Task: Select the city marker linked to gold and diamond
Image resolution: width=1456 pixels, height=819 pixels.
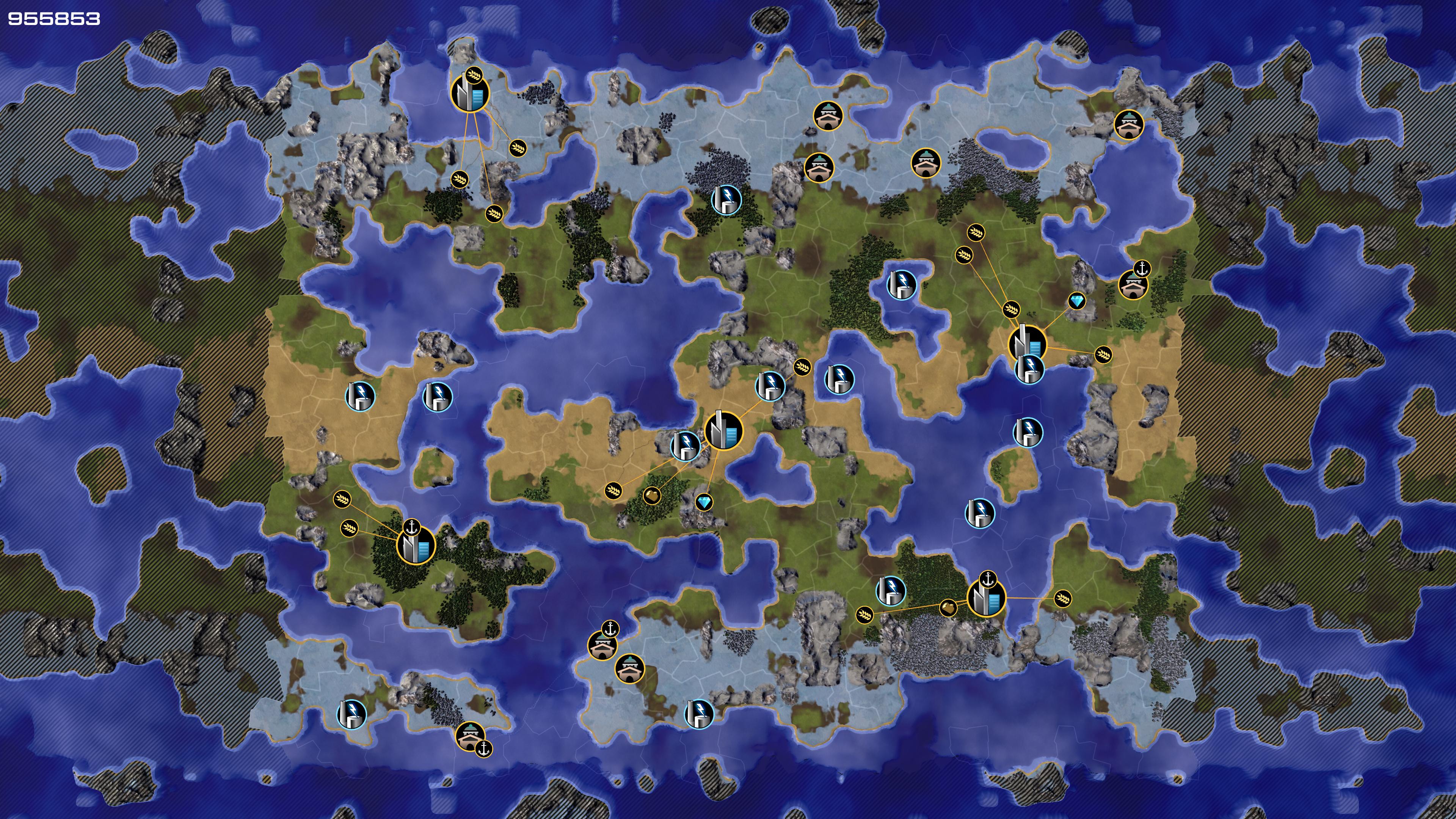Action: 723,431
